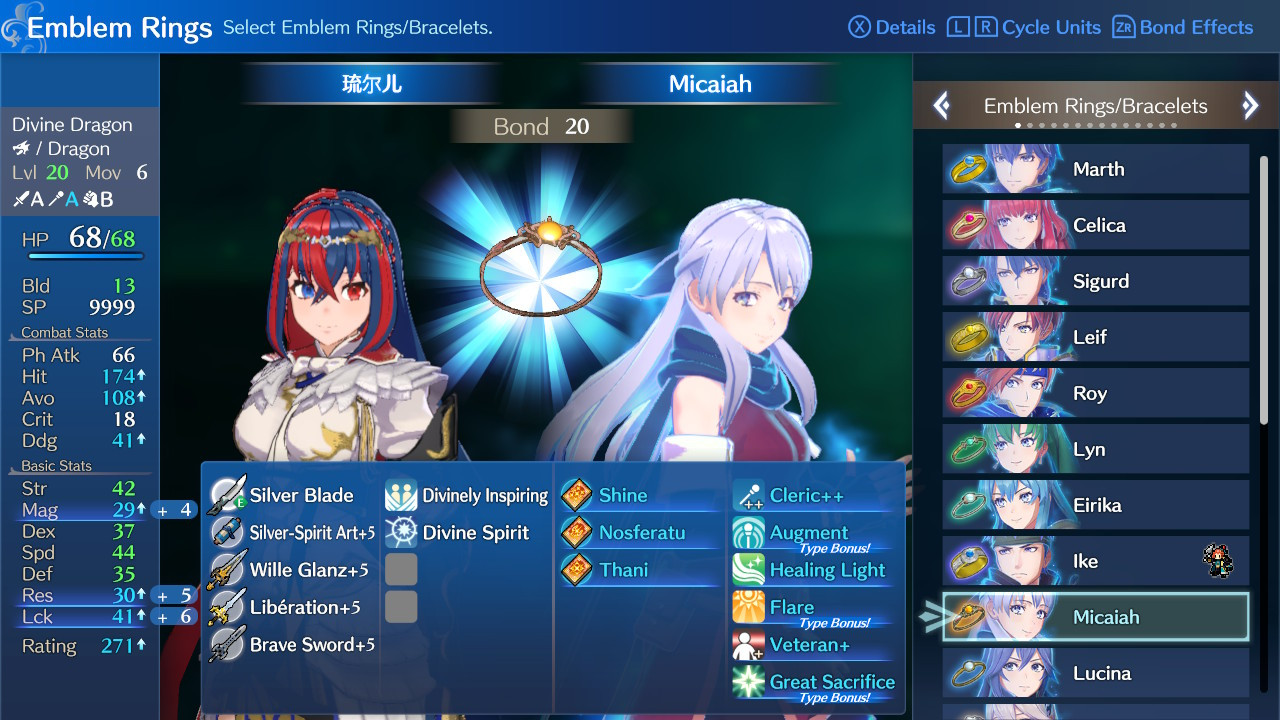Click the Bond 20 indicator
The width and height of the screenshot is (1280, 720).
(x=541, y=125)
